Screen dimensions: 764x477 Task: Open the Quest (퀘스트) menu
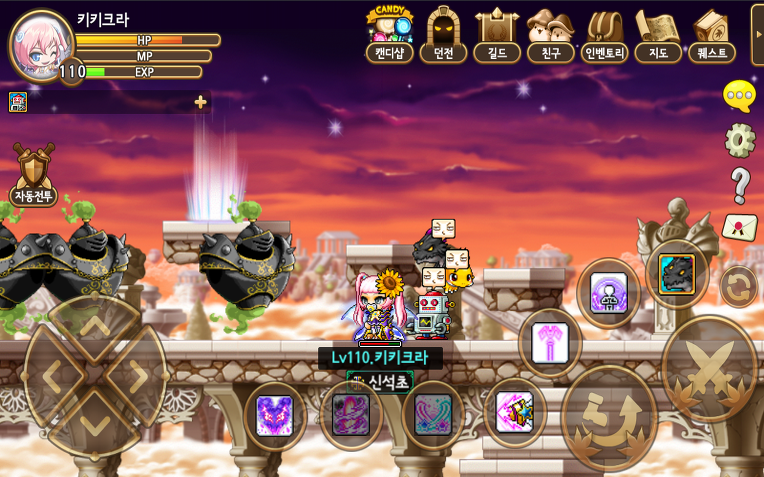[x=712, y=33]
